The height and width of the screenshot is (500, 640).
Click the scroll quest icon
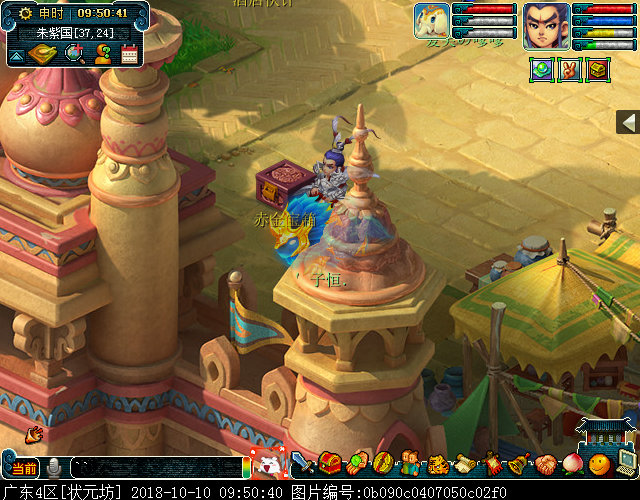(x=465, y=464)
